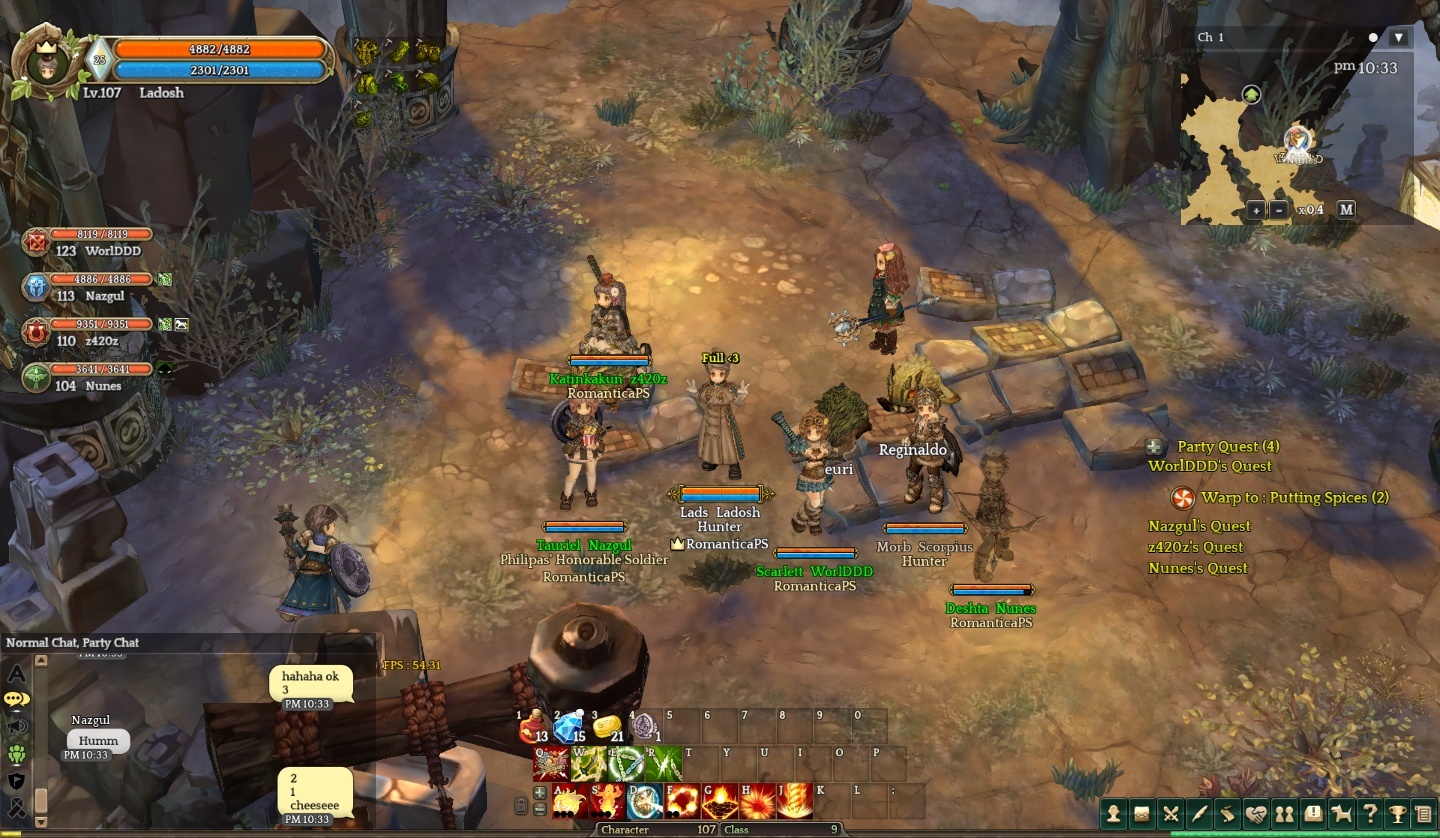
Task: Open the trophy achievements icon
Action: tap(1397, 814)
